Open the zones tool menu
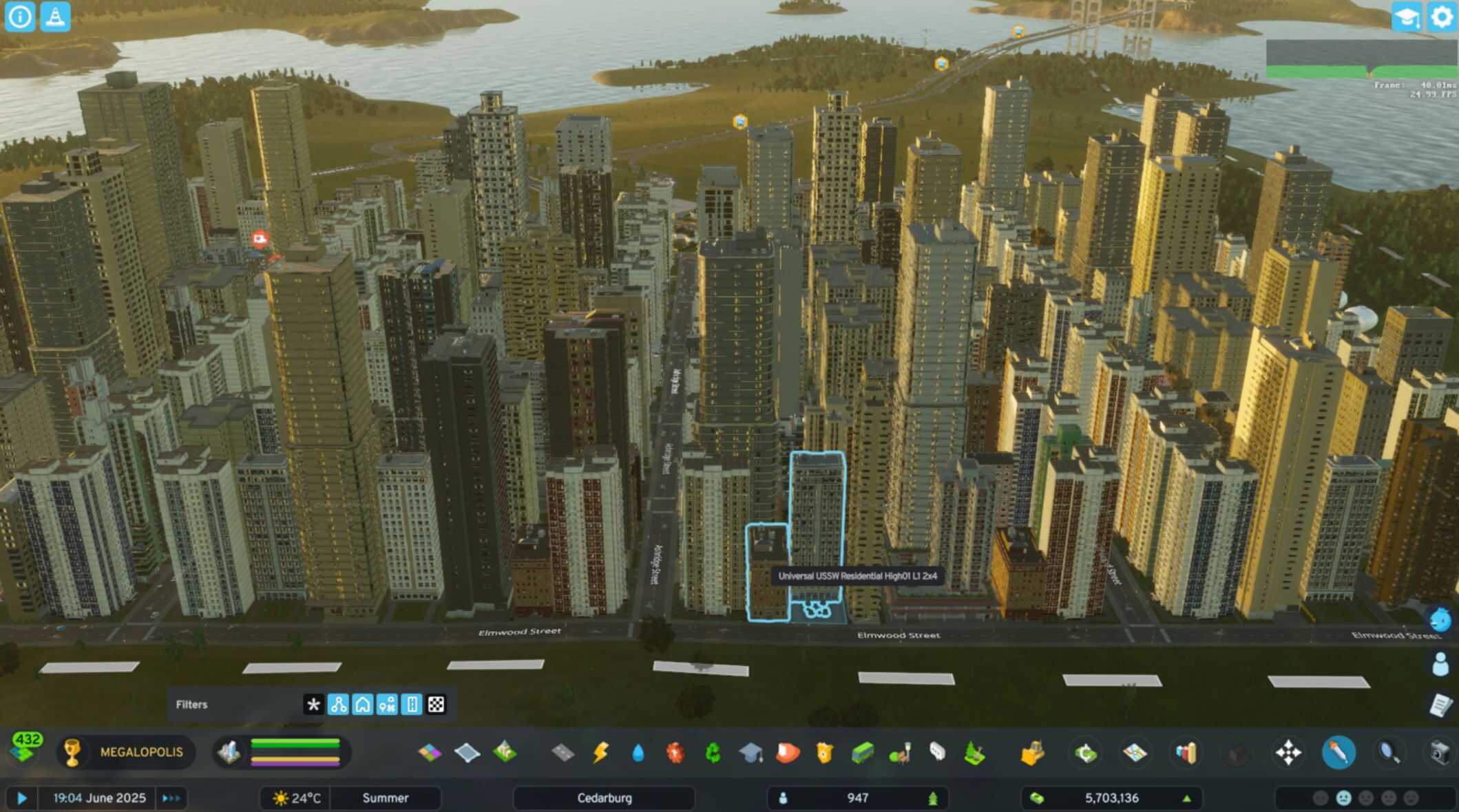Viewport: 1459px width, 812px height. 430,753
